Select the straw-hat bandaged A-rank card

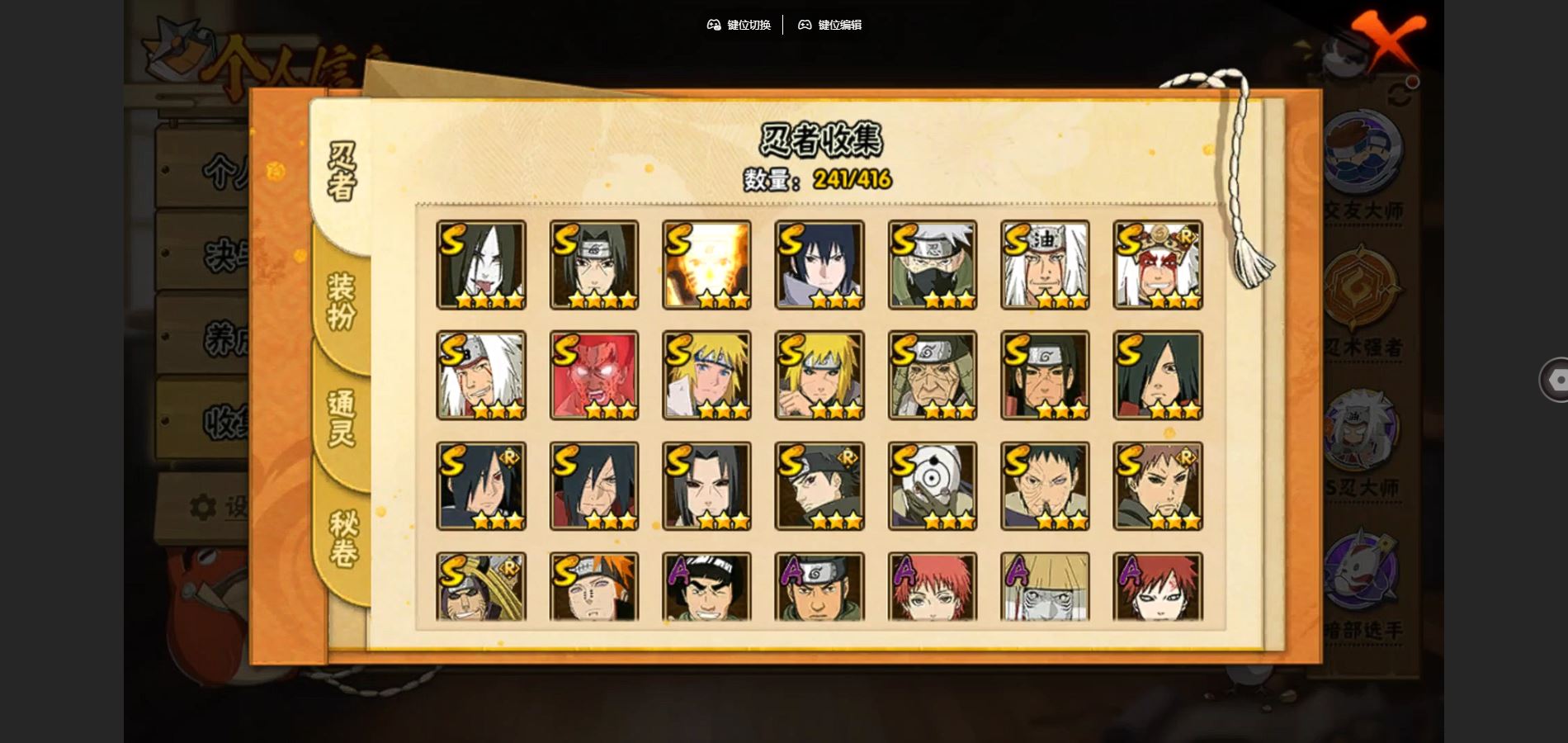(1045, 587)
